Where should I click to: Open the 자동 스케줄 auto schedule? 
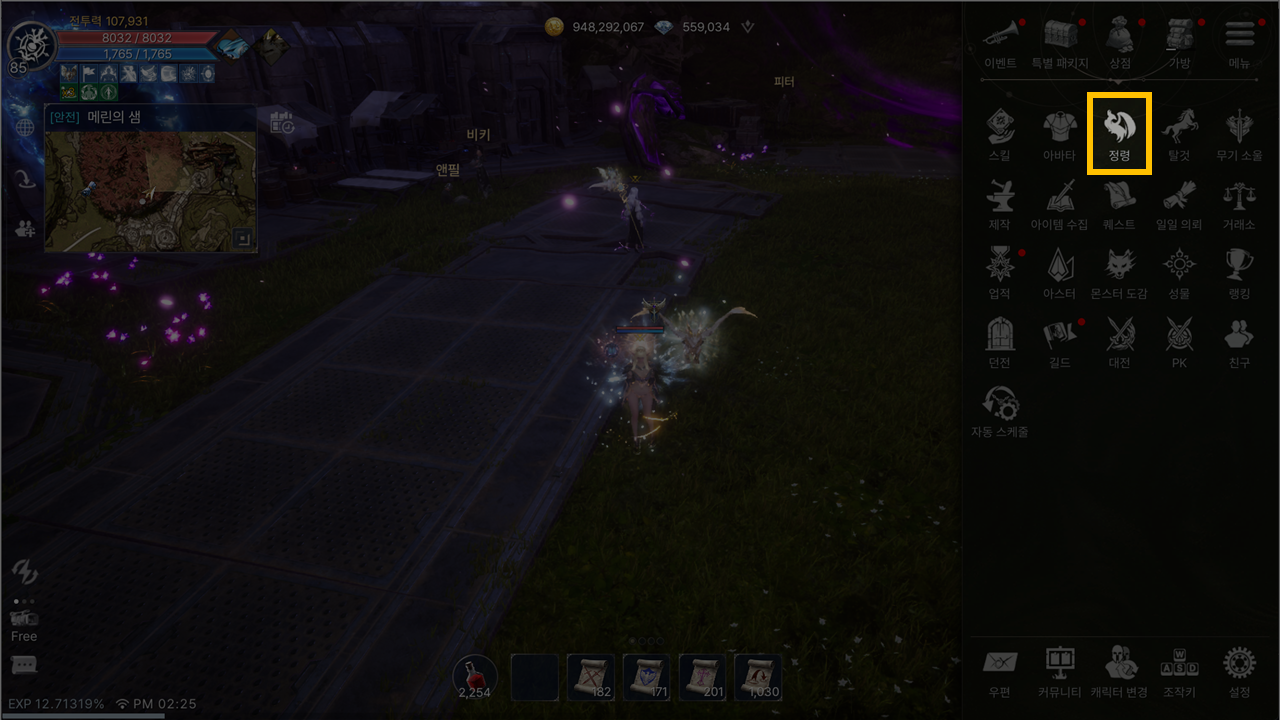point(999,408)
